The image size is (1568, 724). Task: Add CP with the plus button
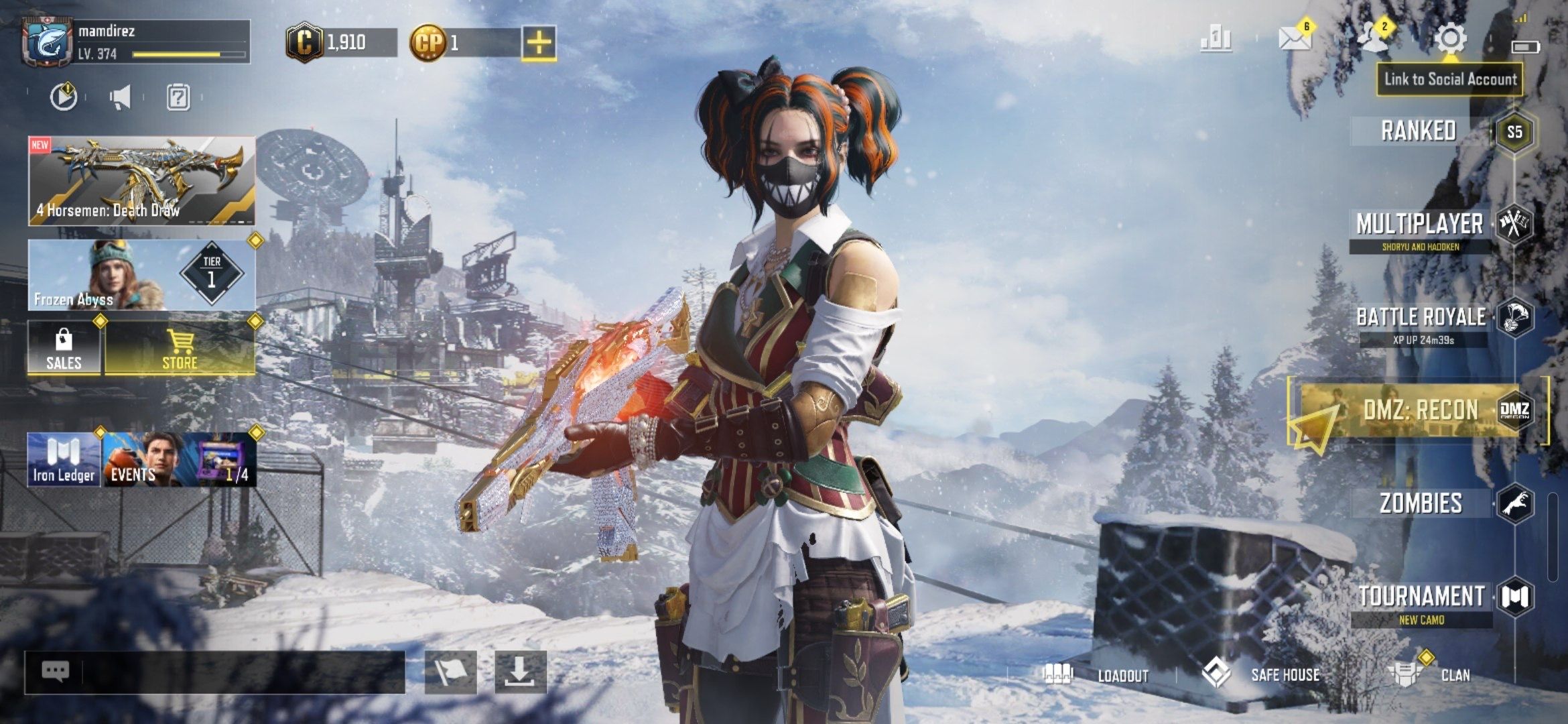pyautogui.click(x=539, y=43)
